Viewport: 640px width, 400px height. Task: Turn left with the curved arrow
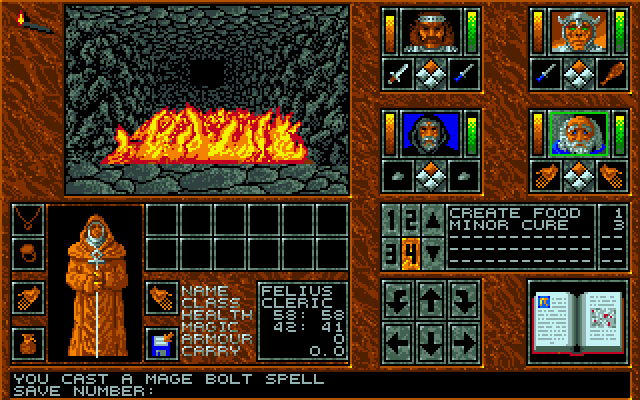coord(398,298)
